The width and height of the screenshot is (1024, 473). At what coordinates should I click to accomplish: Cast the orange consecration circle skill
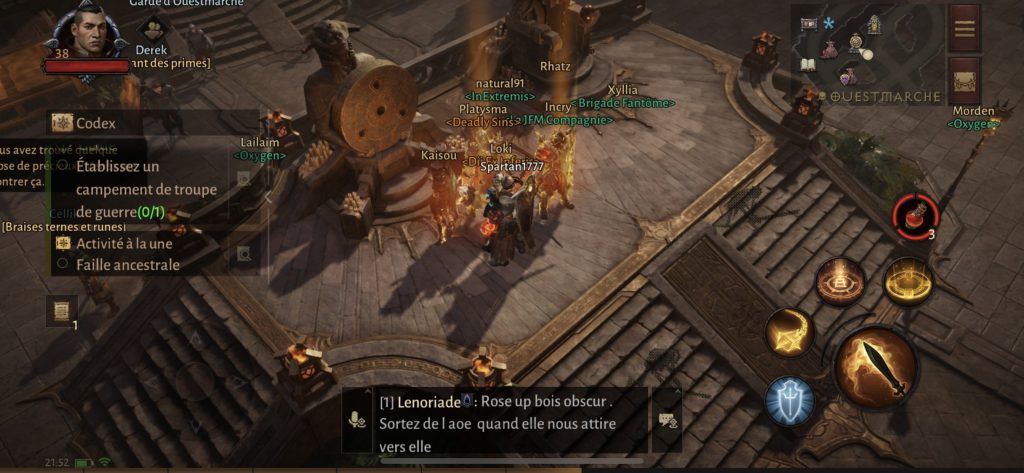pyautogui.click(x=840, y=282)
